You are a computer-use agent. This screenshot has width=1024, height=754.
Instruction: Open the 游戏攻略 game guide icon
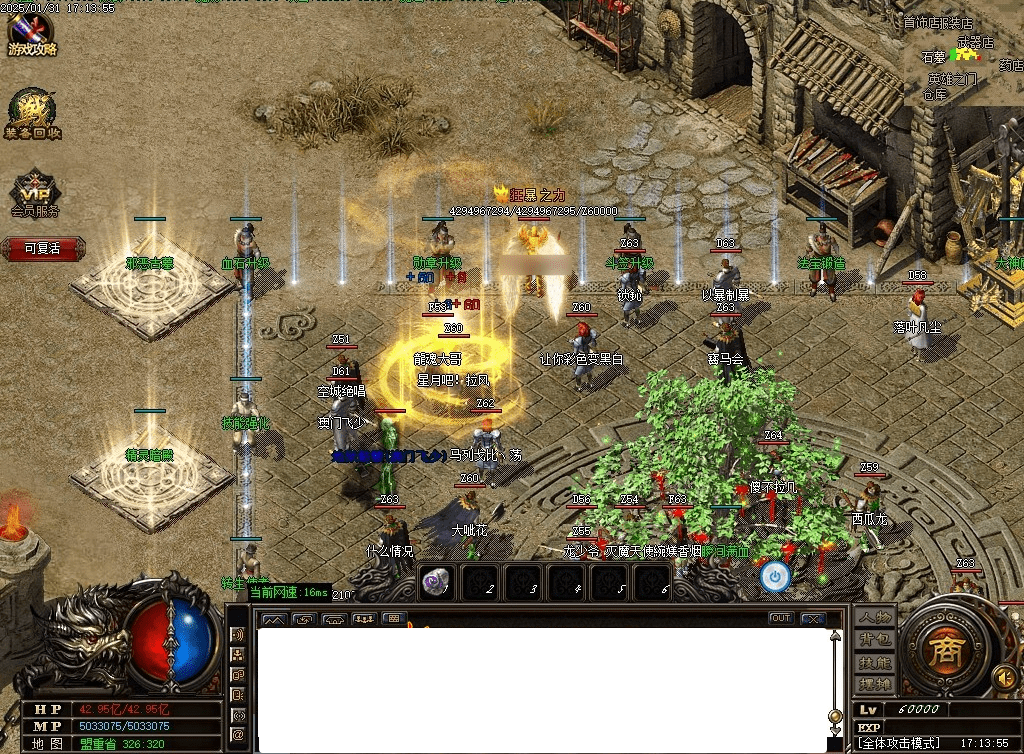pyautogui.click(x=32, y=32)
